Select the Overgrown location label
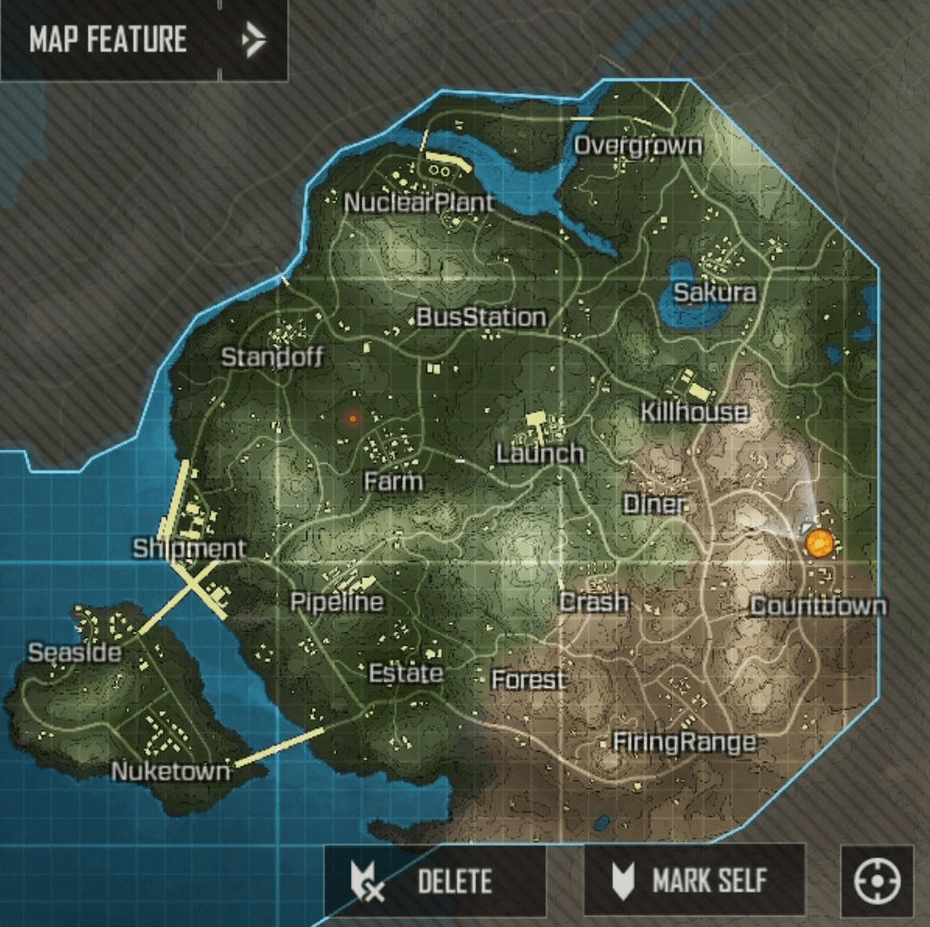Image resolution: width=930 pixels, height=927 pixels. click(x=637, y=146)
